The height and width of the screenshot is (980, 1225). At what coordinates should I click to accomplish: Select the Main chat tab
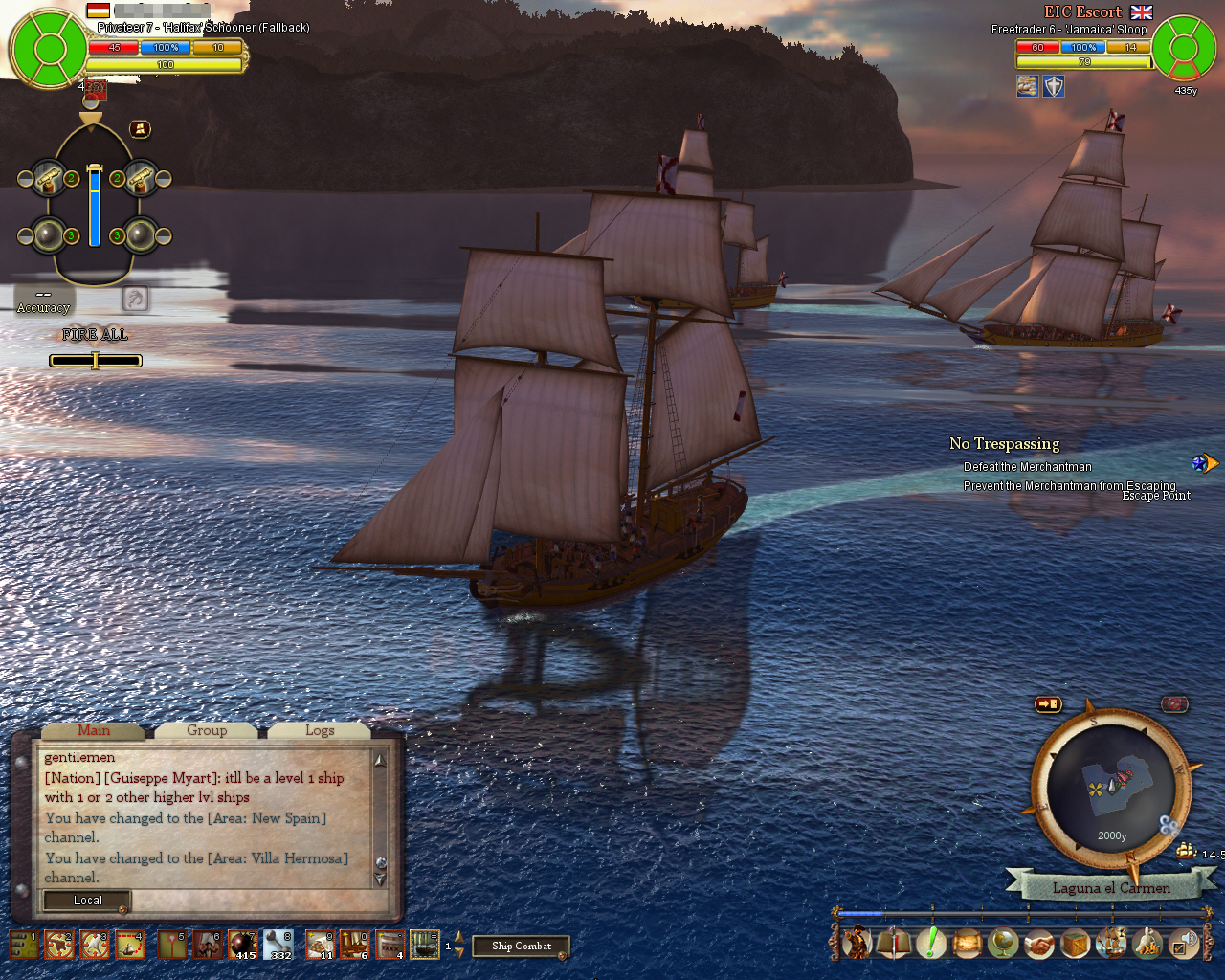(x=94, y=730)
